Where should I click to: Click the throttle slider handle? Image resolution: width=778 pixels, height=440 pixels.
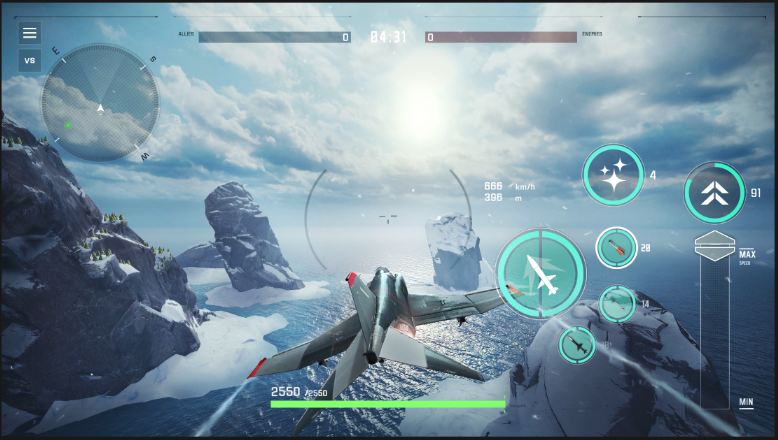click(x=714, y=246)
